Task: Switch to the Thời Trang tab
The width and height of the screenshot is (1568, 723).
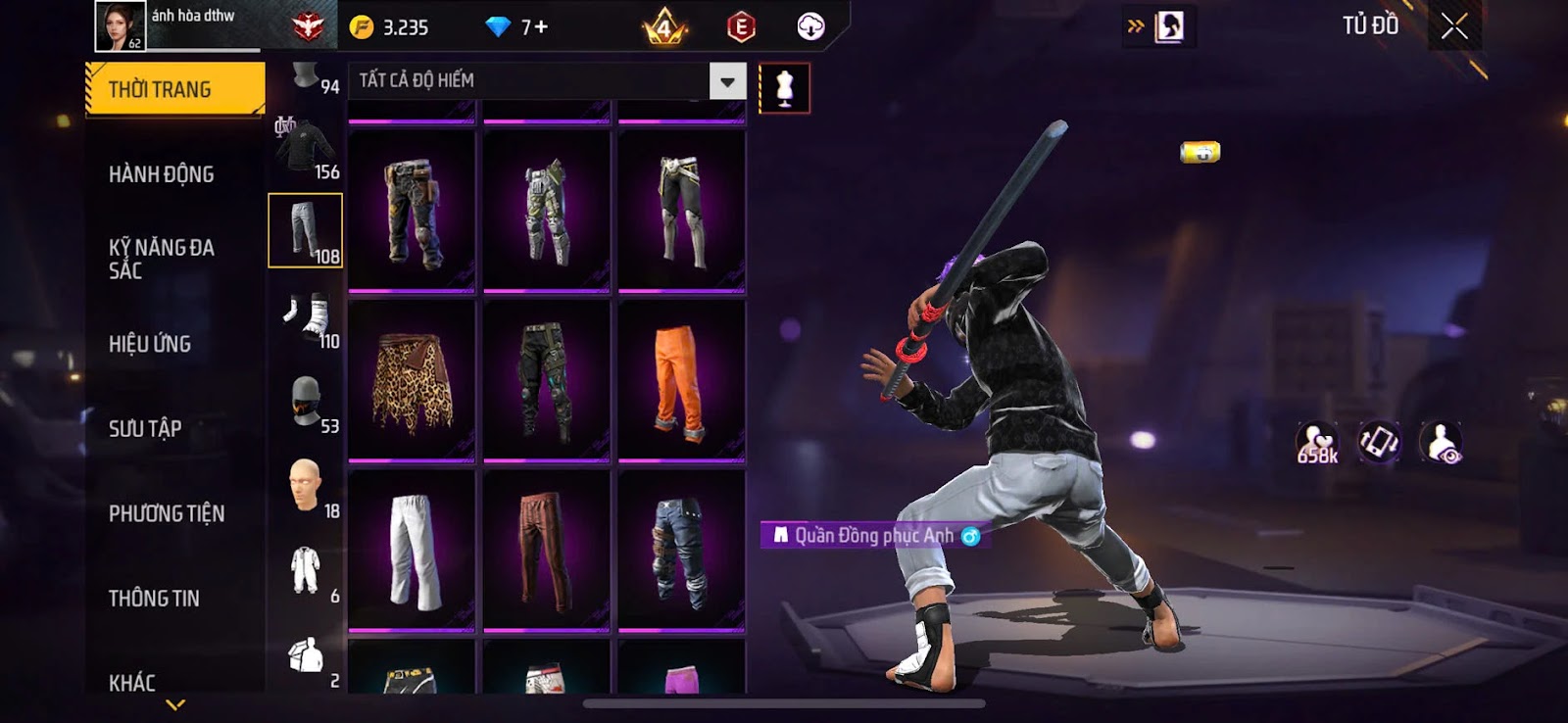Action: pyautogui.click(x=174, y=89)
